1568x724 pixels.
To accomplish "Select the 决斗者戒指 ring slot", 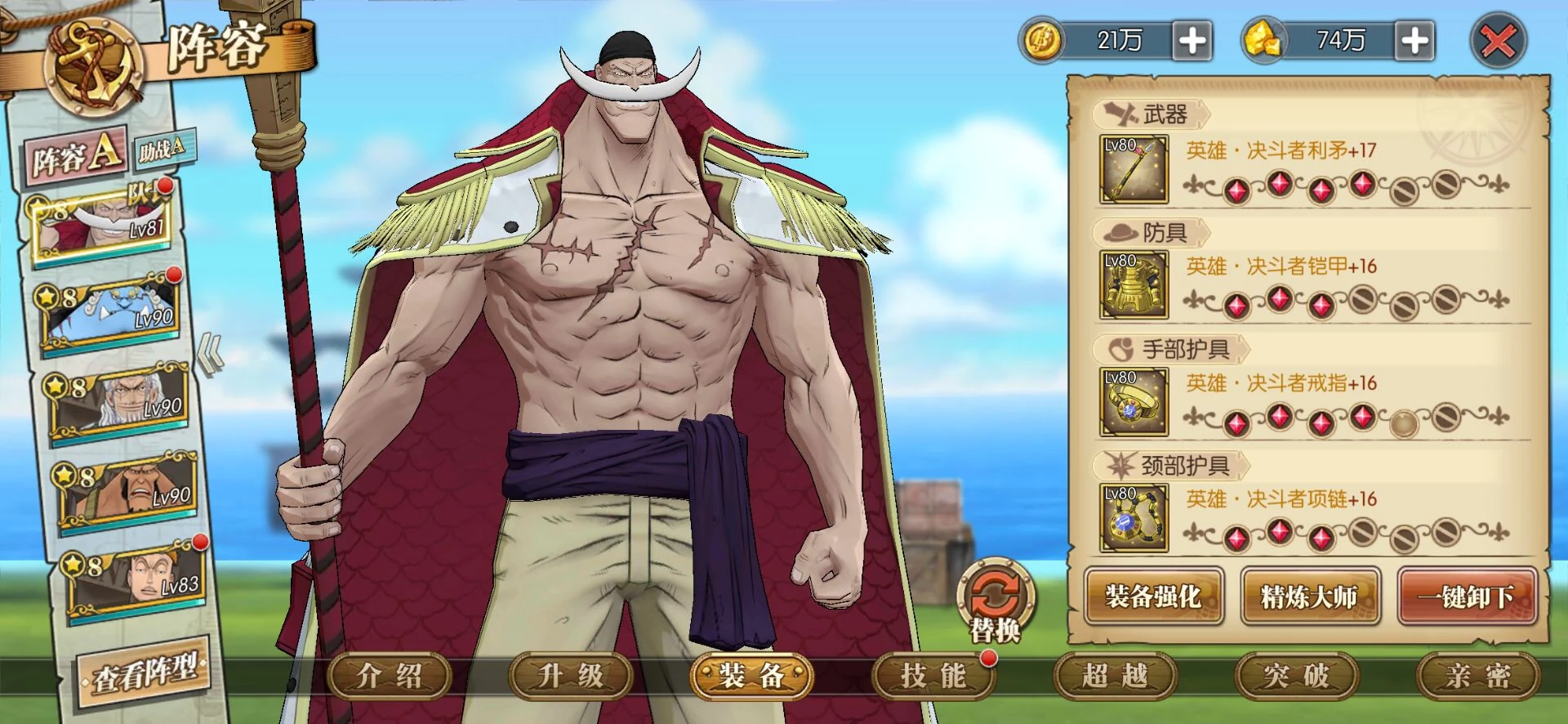I will pyautogui.click(x=1134, y=402).
